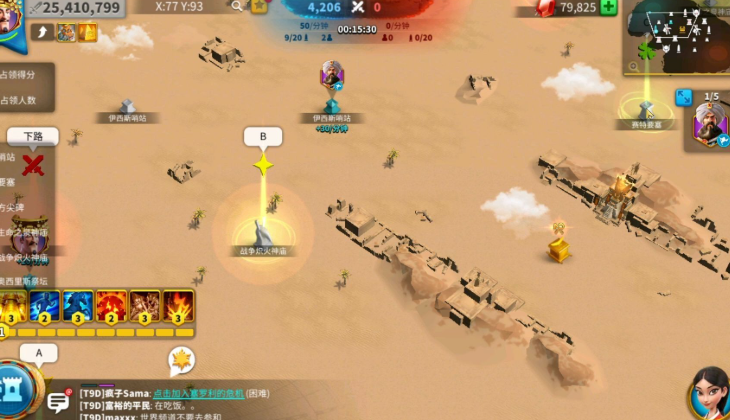Add gems with the green plus button
The width and height of the screenshot is (730, 420).
[x=608, y=7]
